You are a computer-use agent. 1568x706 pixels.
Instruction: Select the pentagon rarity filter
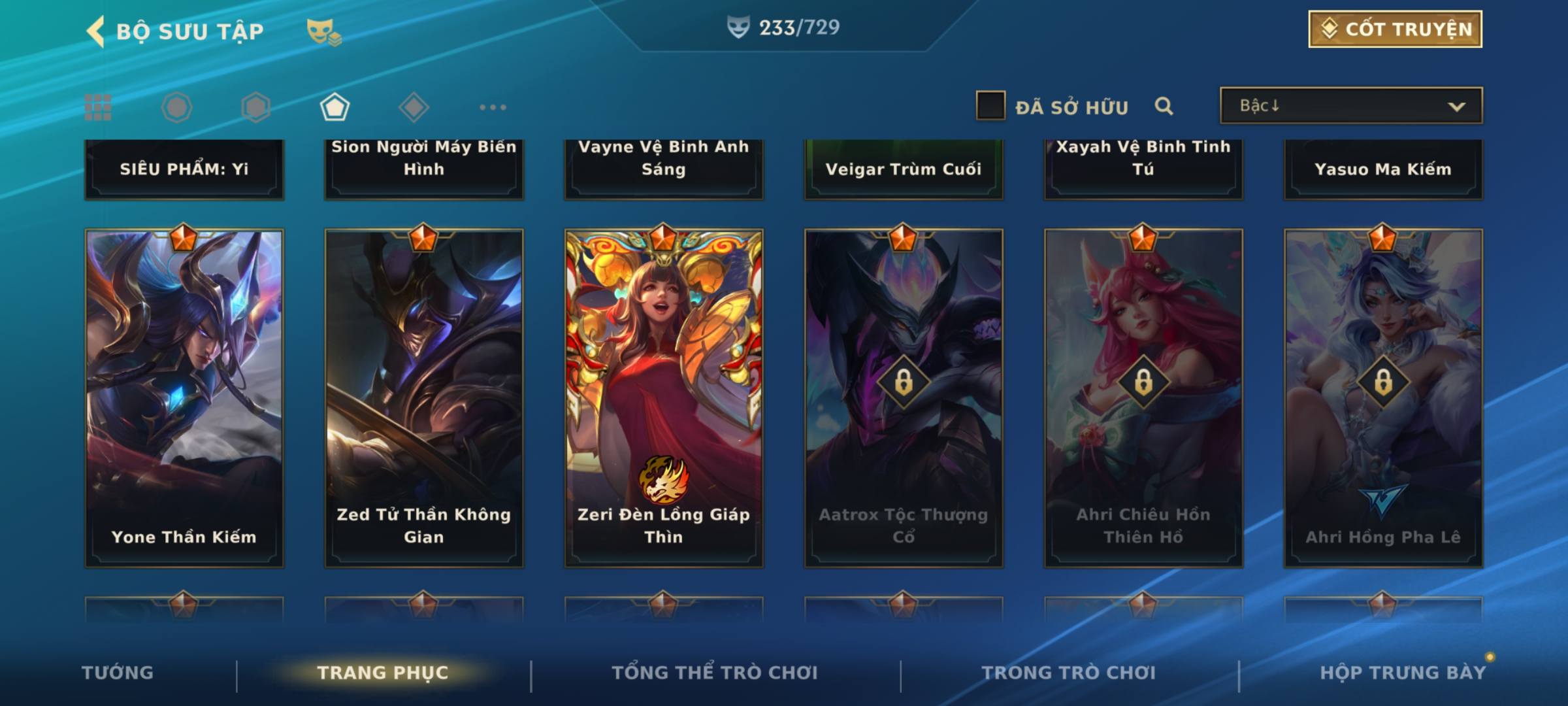tap(335, 107)
